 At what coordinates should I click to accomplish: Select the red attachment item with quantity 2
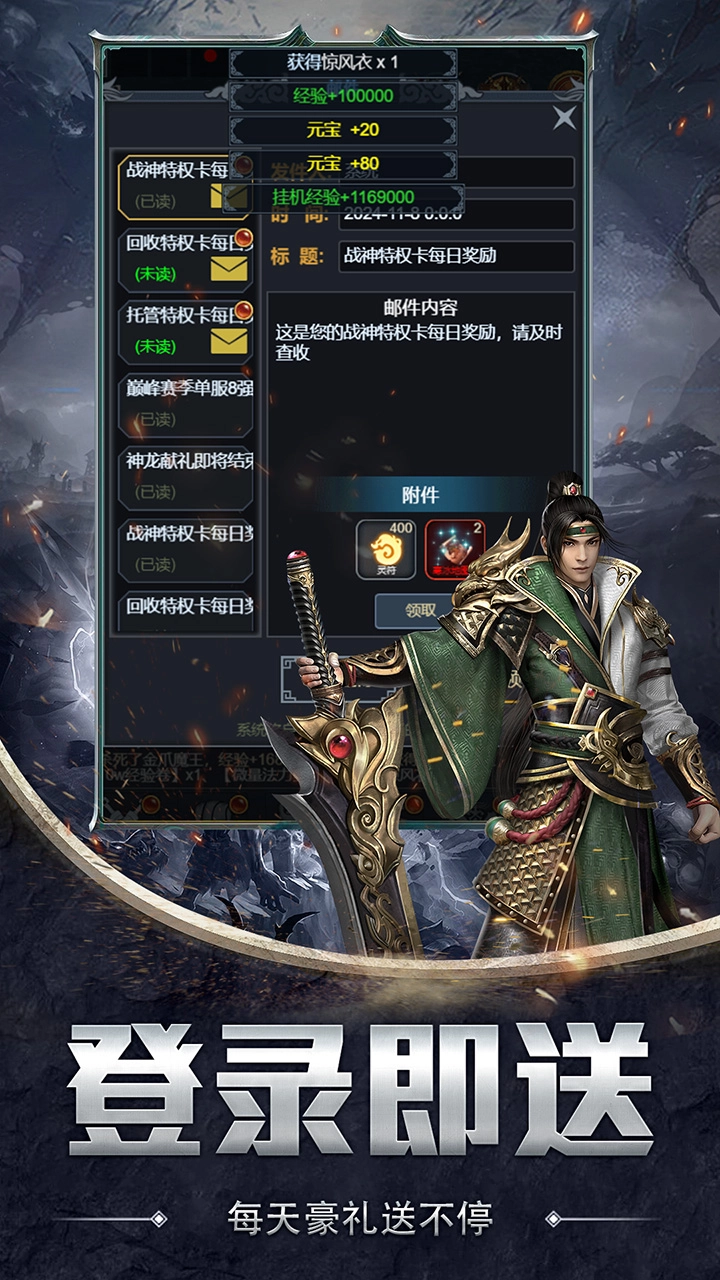[453, 548]
